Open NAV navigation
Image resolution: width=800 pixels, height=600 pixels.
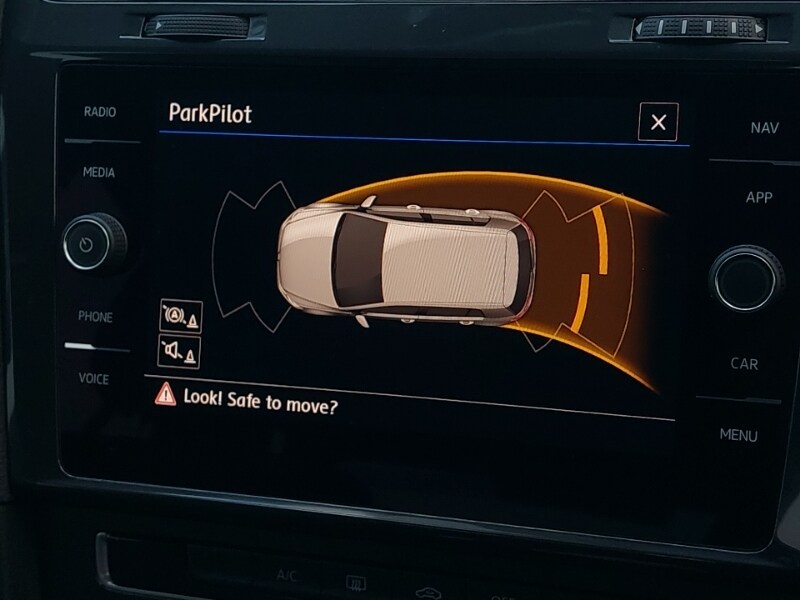click(765, 128)
